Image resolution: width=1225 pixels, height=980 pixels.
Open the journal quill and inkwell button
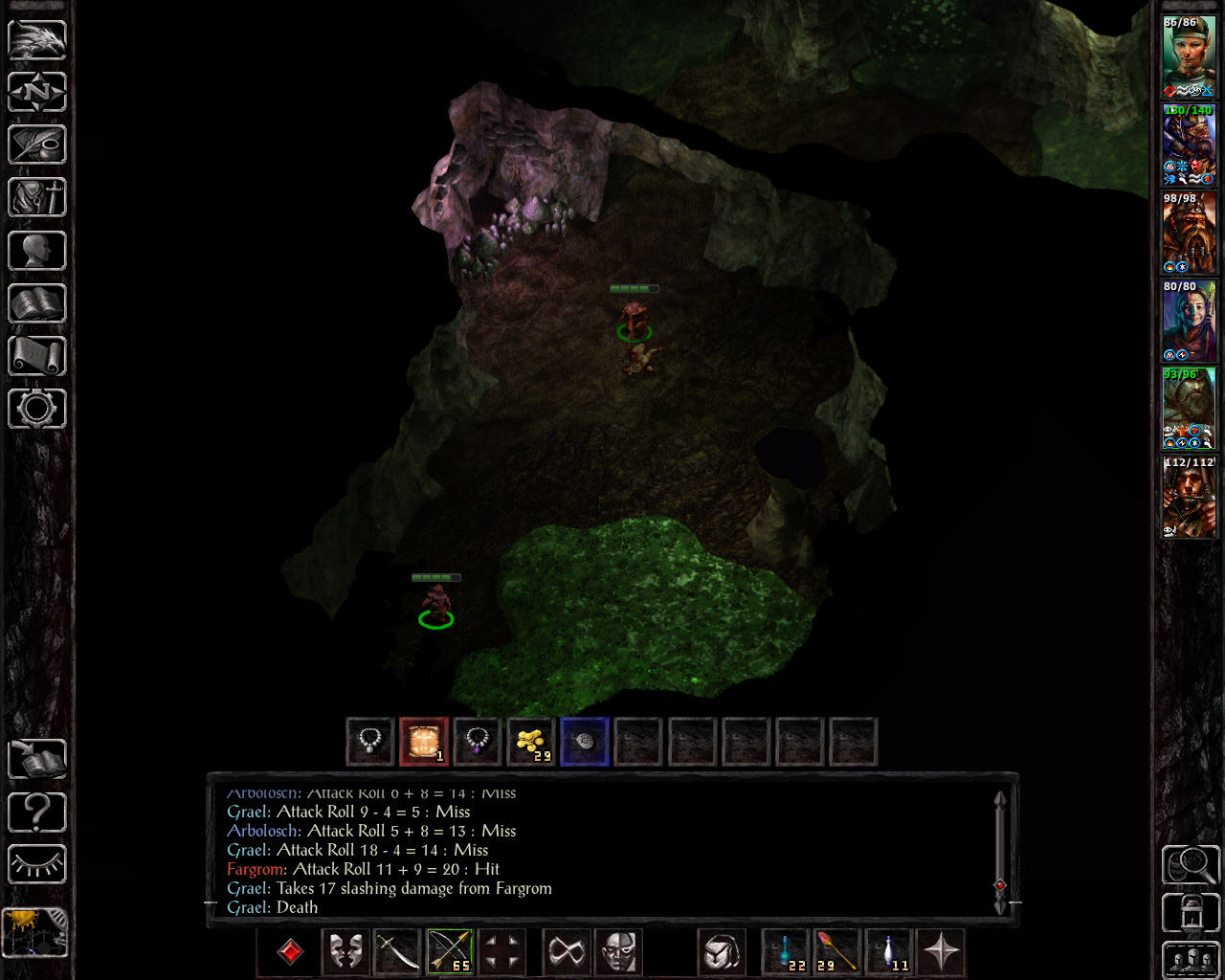tap(37, 145)
